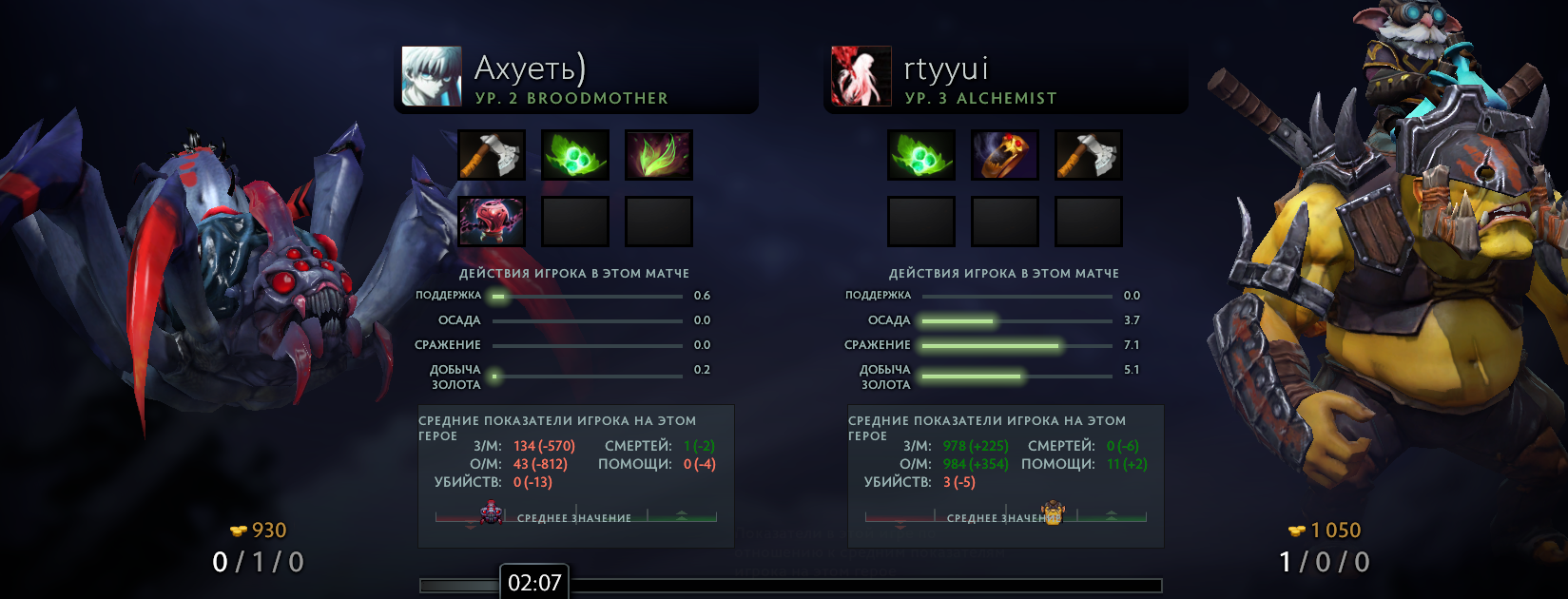Click Broodmother player's profile avatar
Viewport: 1568px width, 599px height.
[432, 76]
